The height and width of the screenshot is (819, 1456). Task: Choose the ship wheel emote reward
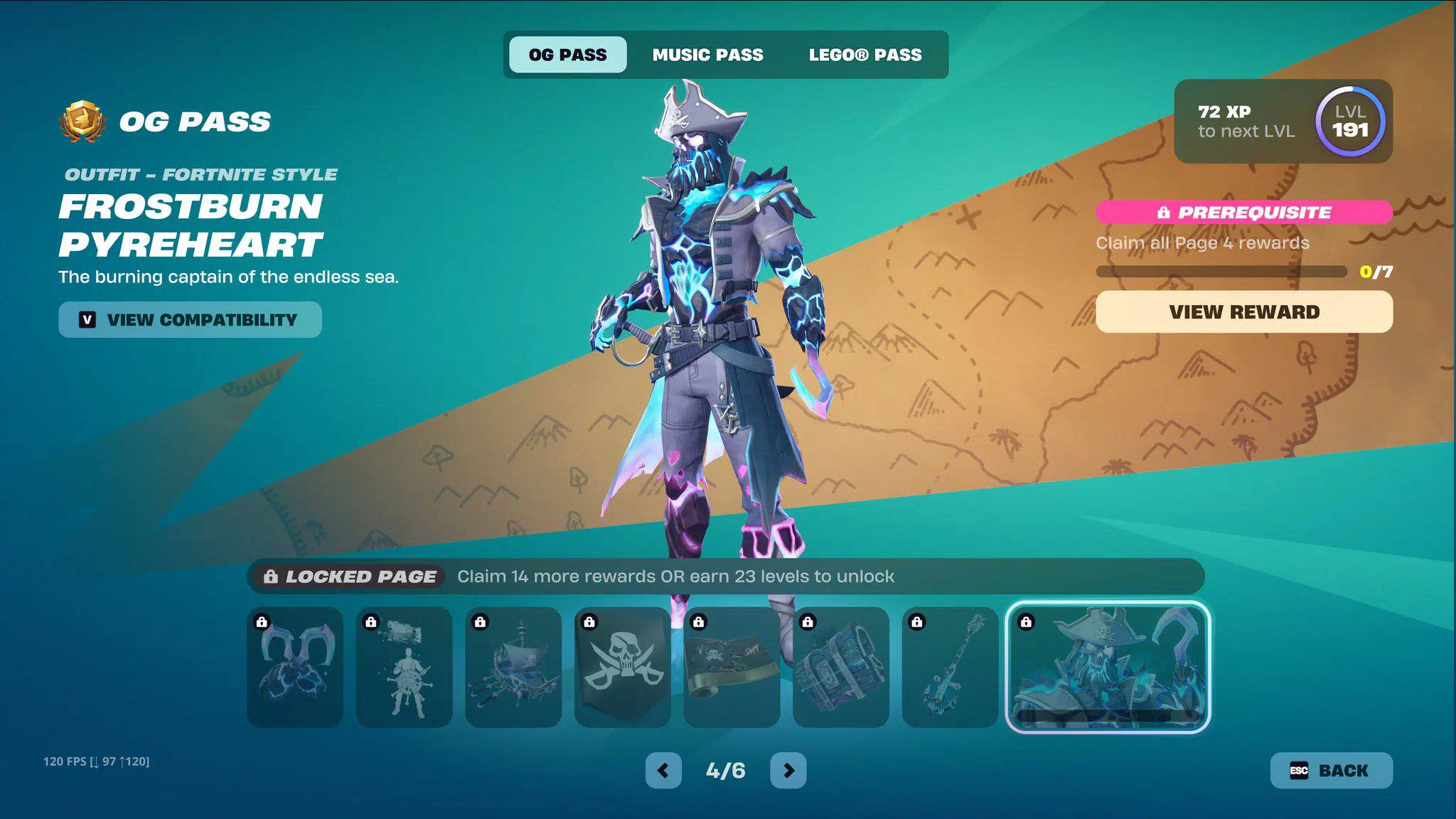(404, 667)
